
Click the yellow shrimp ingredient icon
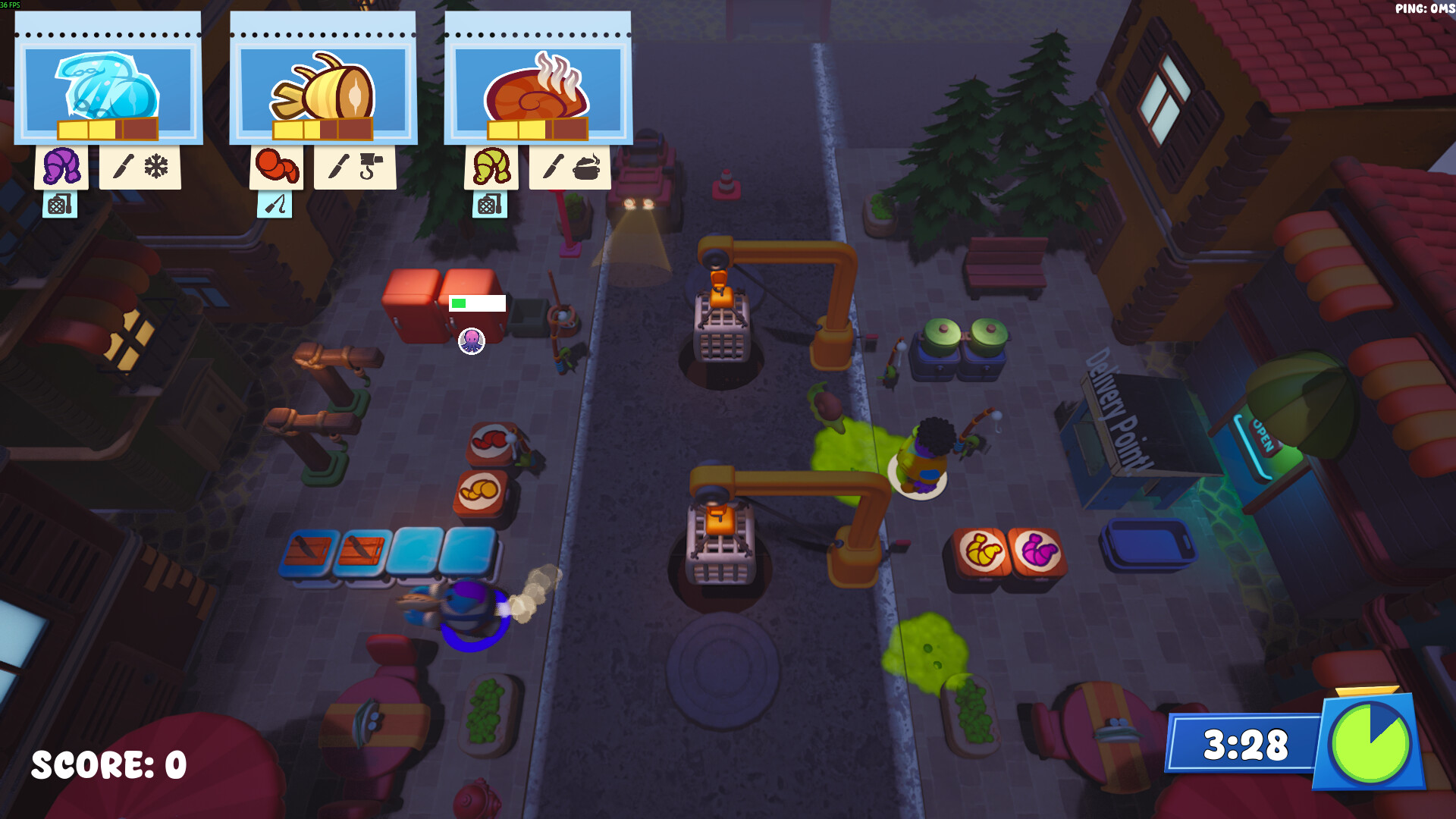[491, 166]
